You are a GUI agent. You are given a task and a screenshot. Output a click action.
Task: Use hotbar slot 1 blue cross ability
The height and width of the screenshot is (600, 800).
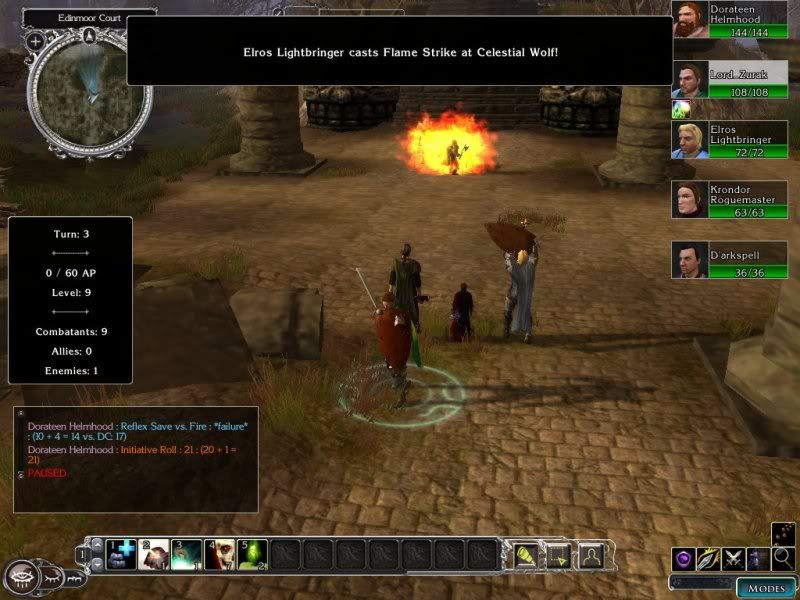[121, 553]
